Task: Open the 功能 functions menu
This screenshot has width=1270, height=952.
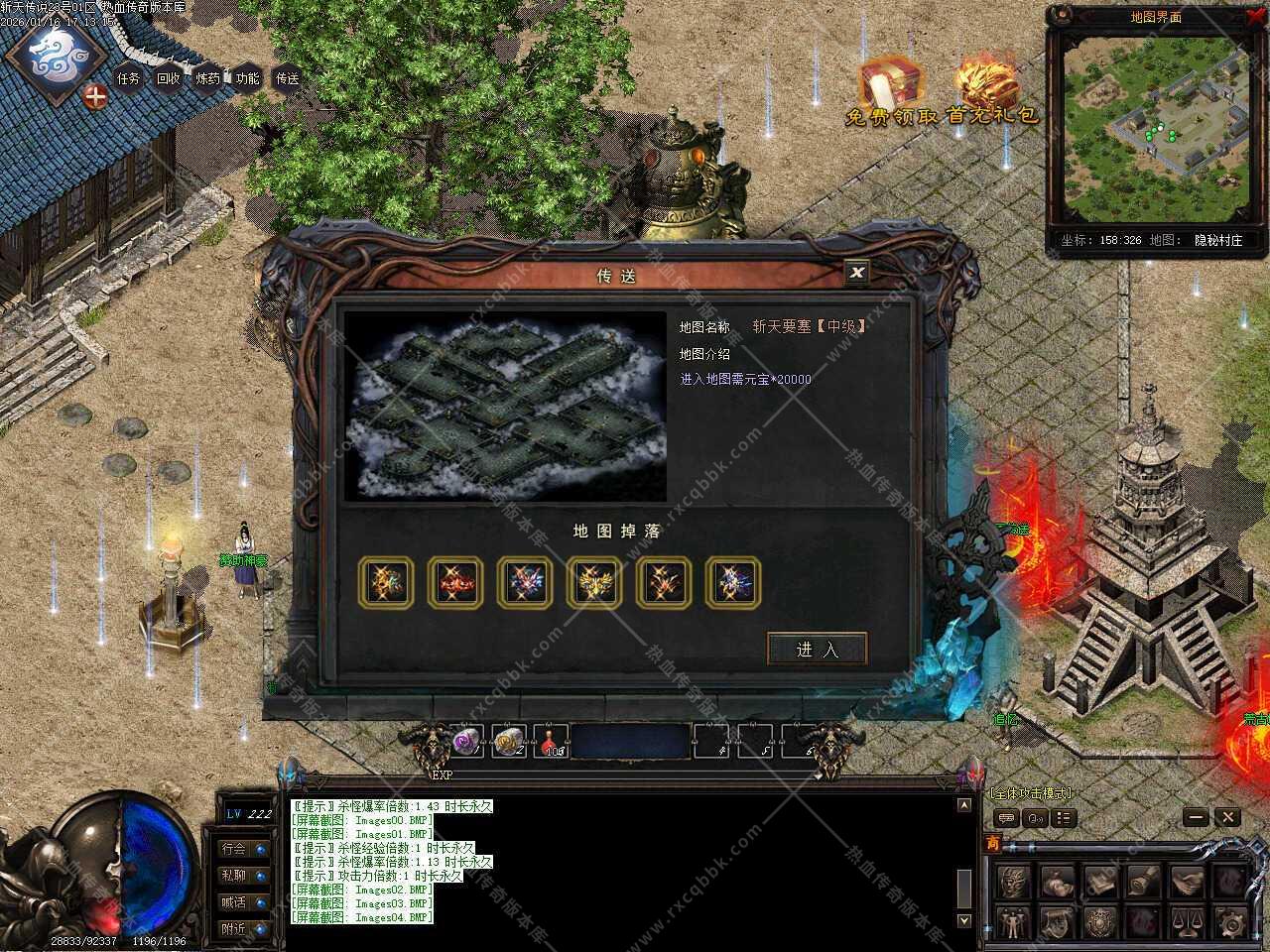Action: pyautogui.click(x=248, y=78)
